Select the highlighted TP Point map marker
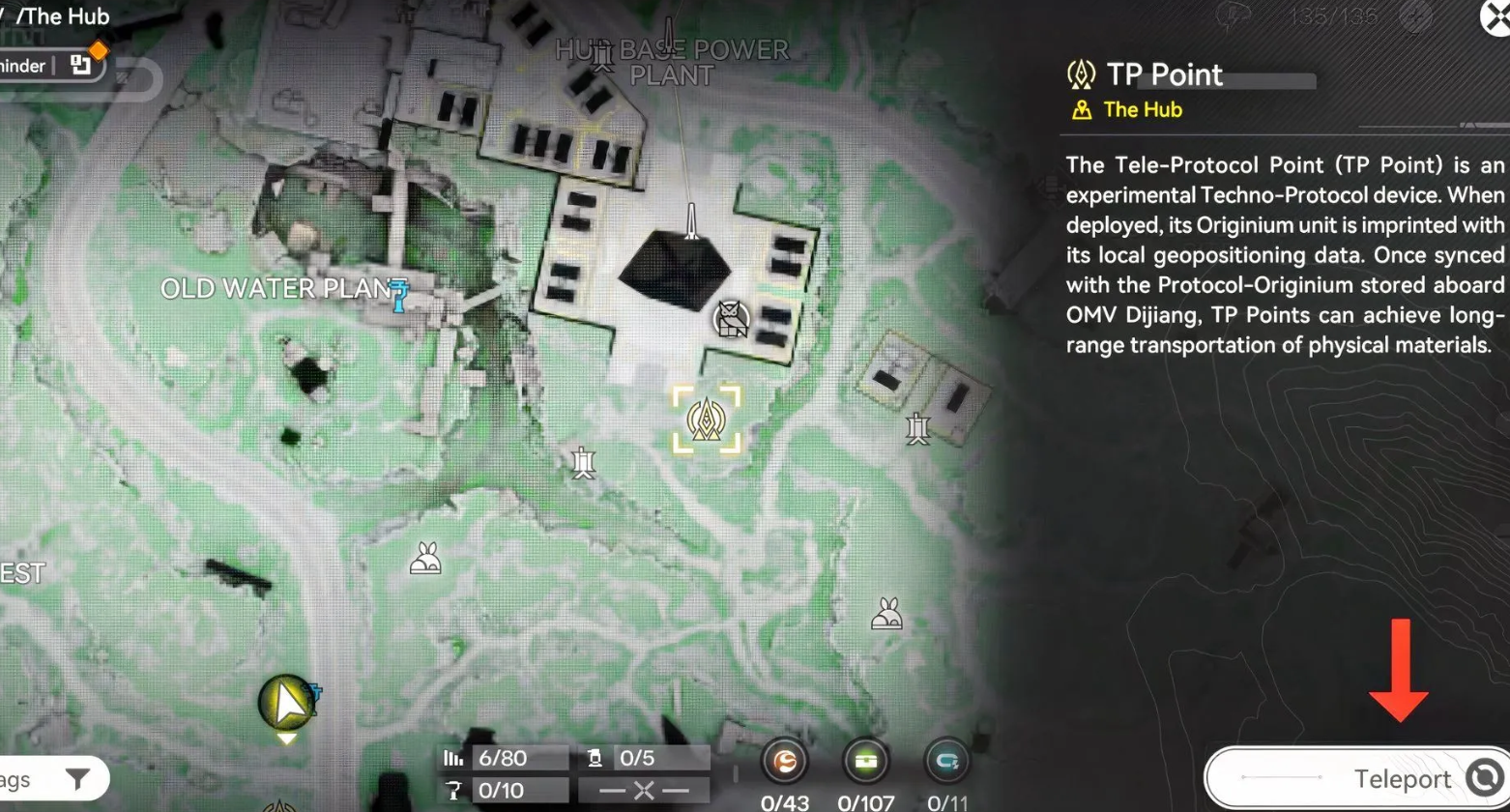1510x812 pixels. point(707,419)
